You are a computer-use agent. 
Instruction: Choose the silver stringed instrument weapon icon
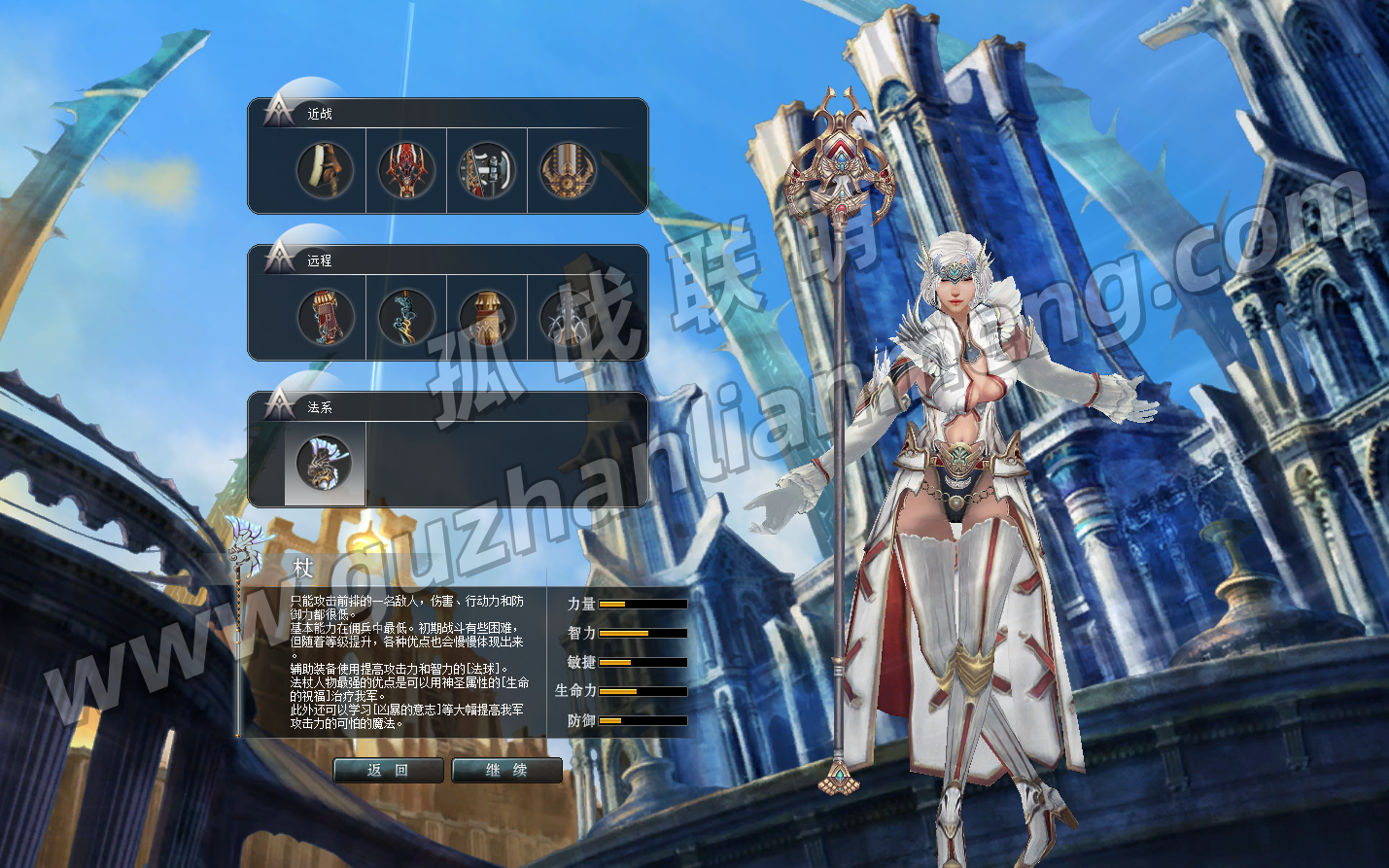568,317
